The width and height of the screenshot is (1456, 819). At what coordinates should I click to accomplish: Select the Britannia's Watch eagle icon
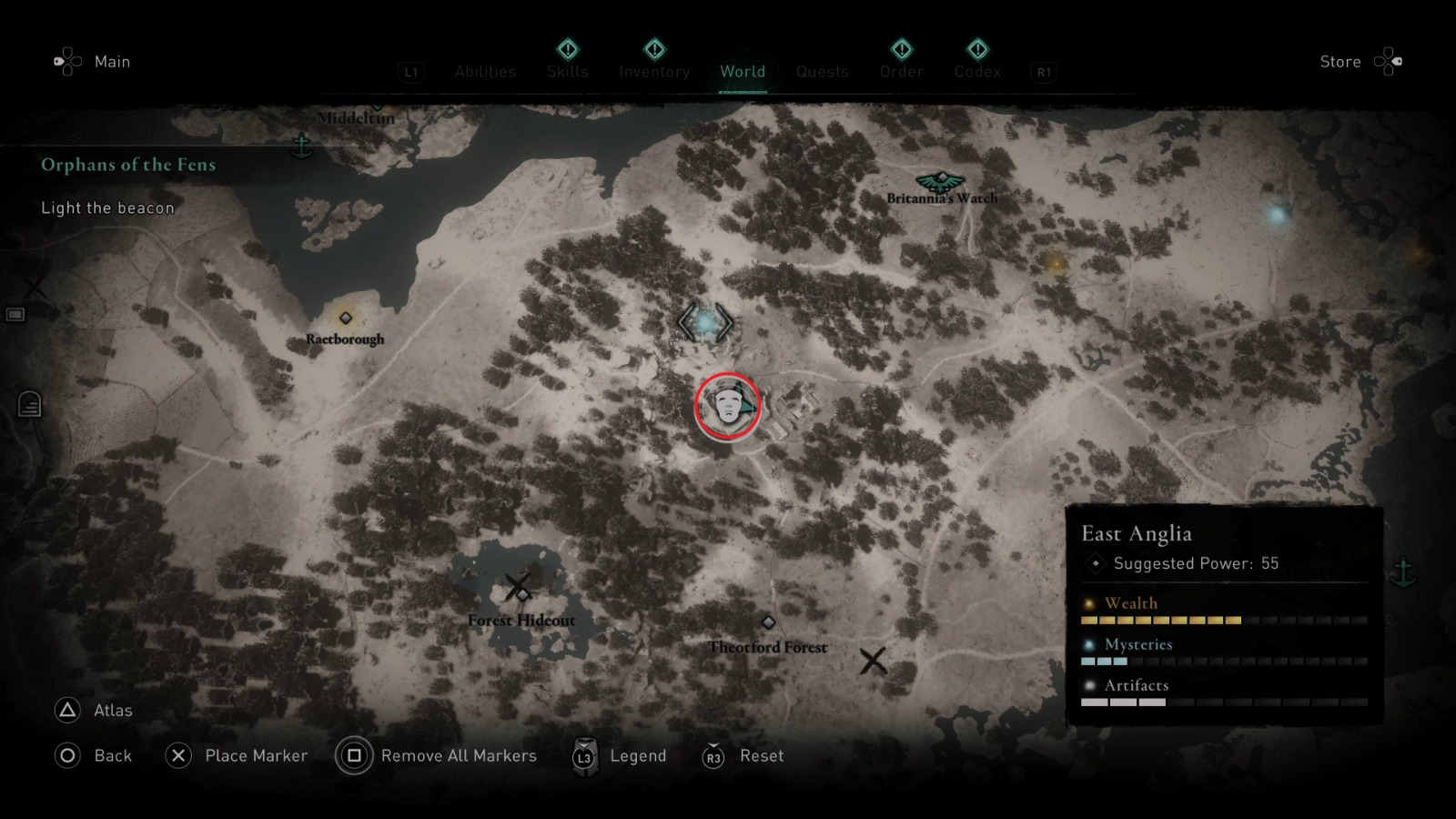pyautogui.click(x=941, y=180)
